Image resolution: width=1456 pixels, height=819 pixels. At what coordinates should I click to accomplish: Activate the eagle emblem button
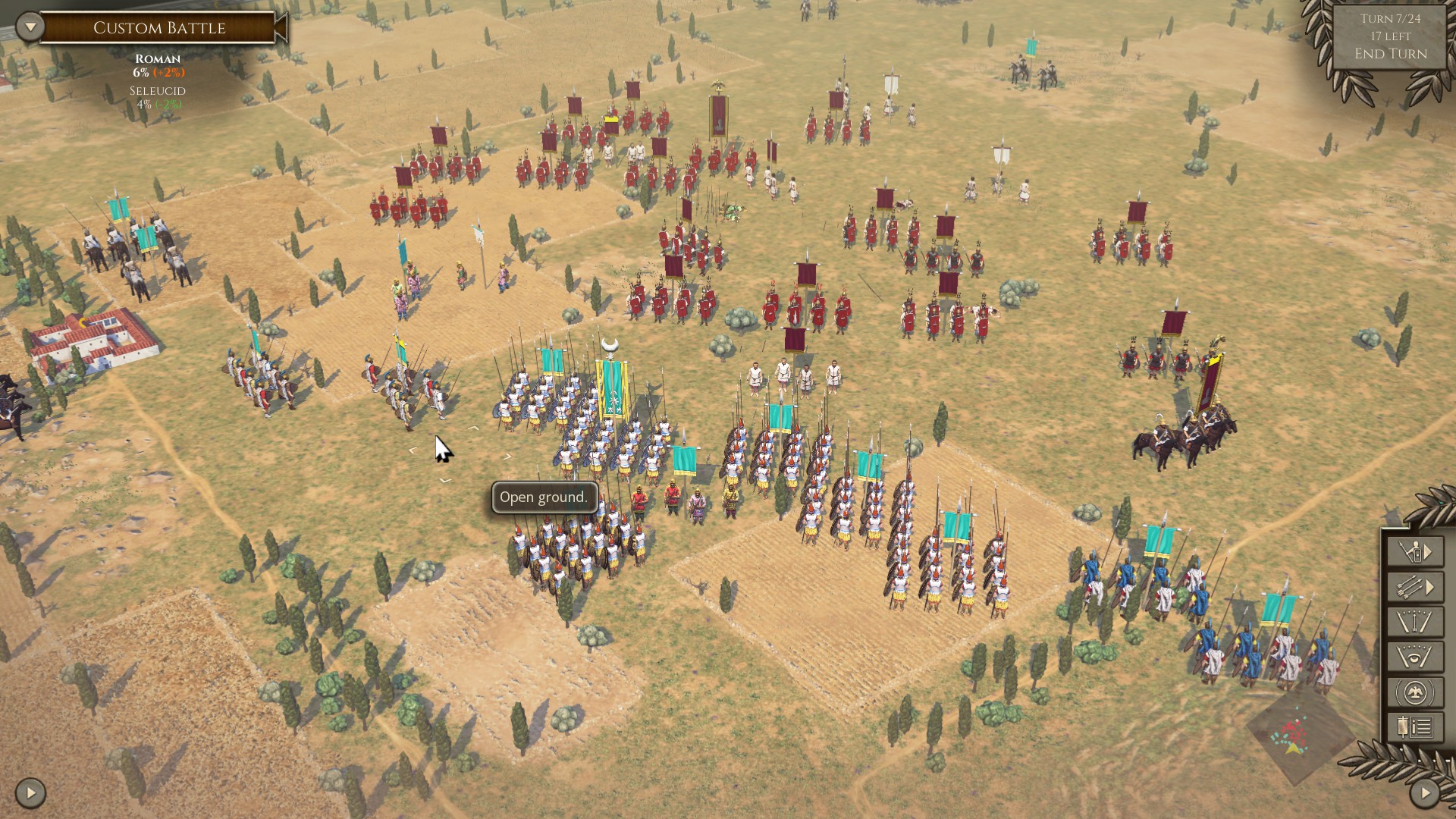(x=1414, y=692)
